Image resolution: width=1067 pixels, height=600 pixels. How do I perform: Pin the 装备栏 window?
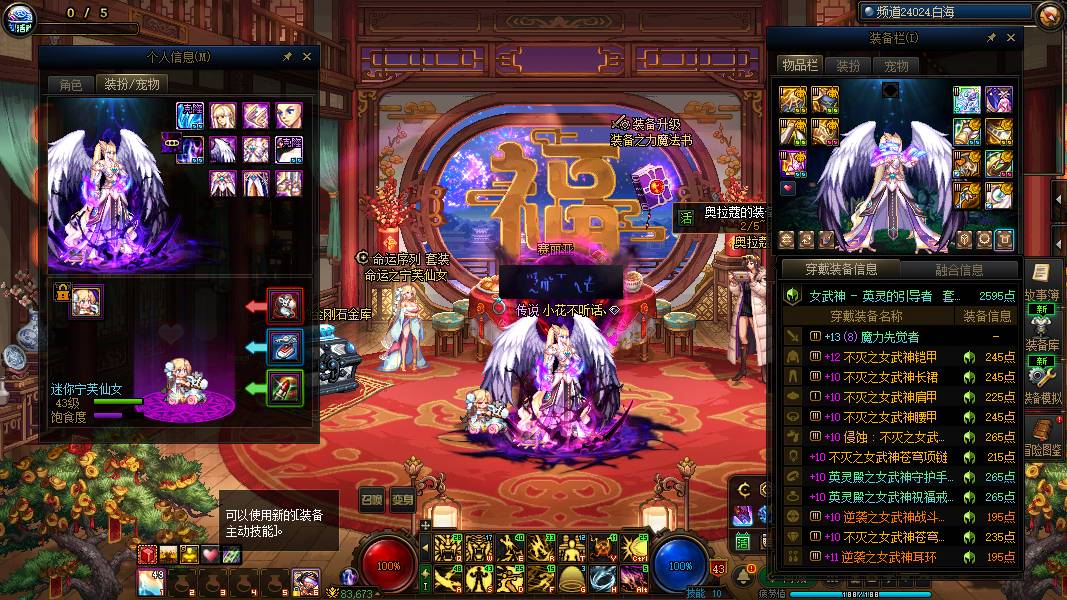pos(991,38)
